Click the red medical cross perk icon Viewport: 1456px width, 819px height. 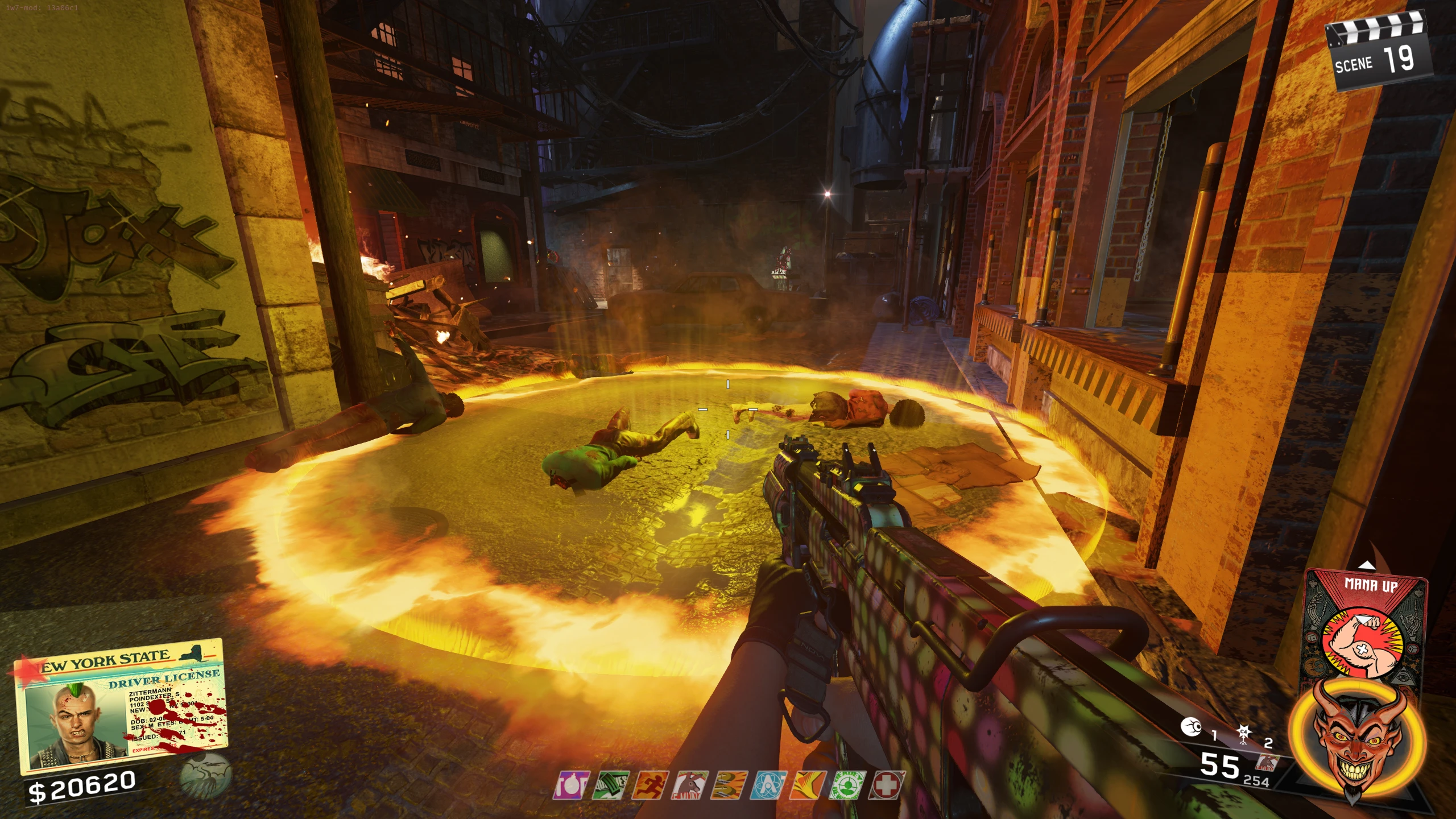point(886,786)
